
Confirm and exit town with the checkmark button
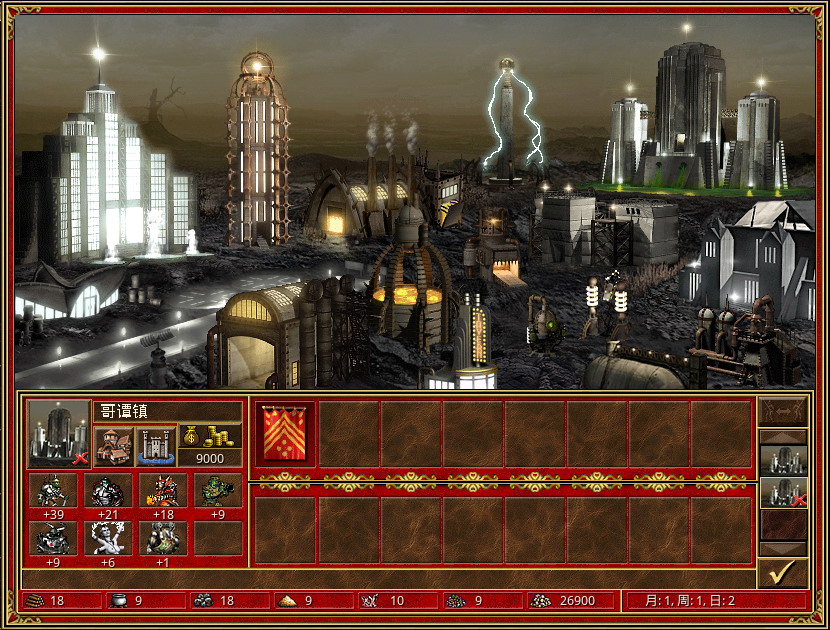pyautogui.click(x=782, y=573)
